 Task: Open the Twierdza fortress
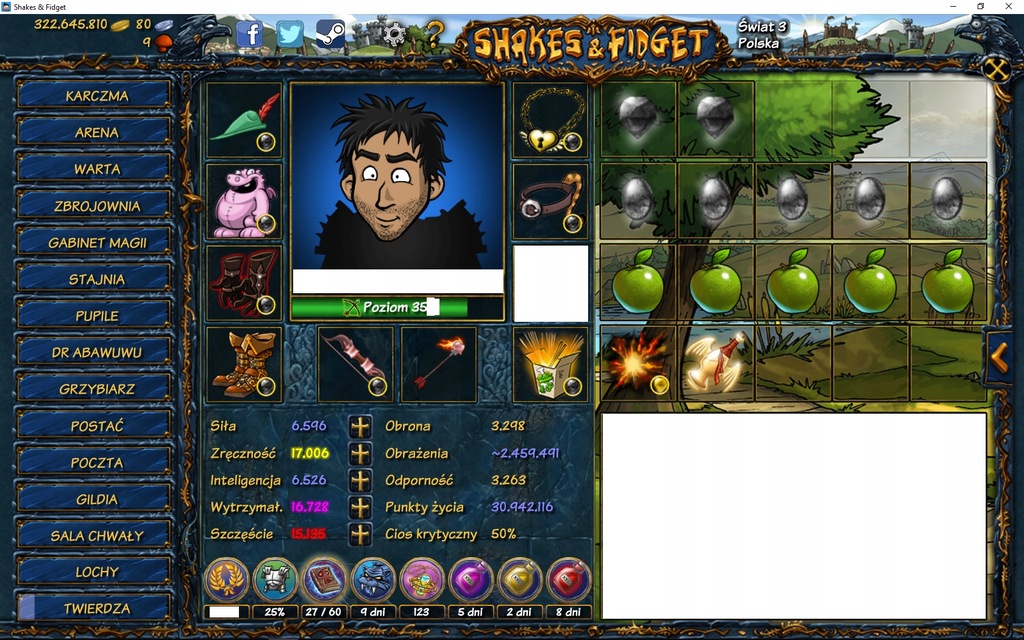click(x=96, y=608)
